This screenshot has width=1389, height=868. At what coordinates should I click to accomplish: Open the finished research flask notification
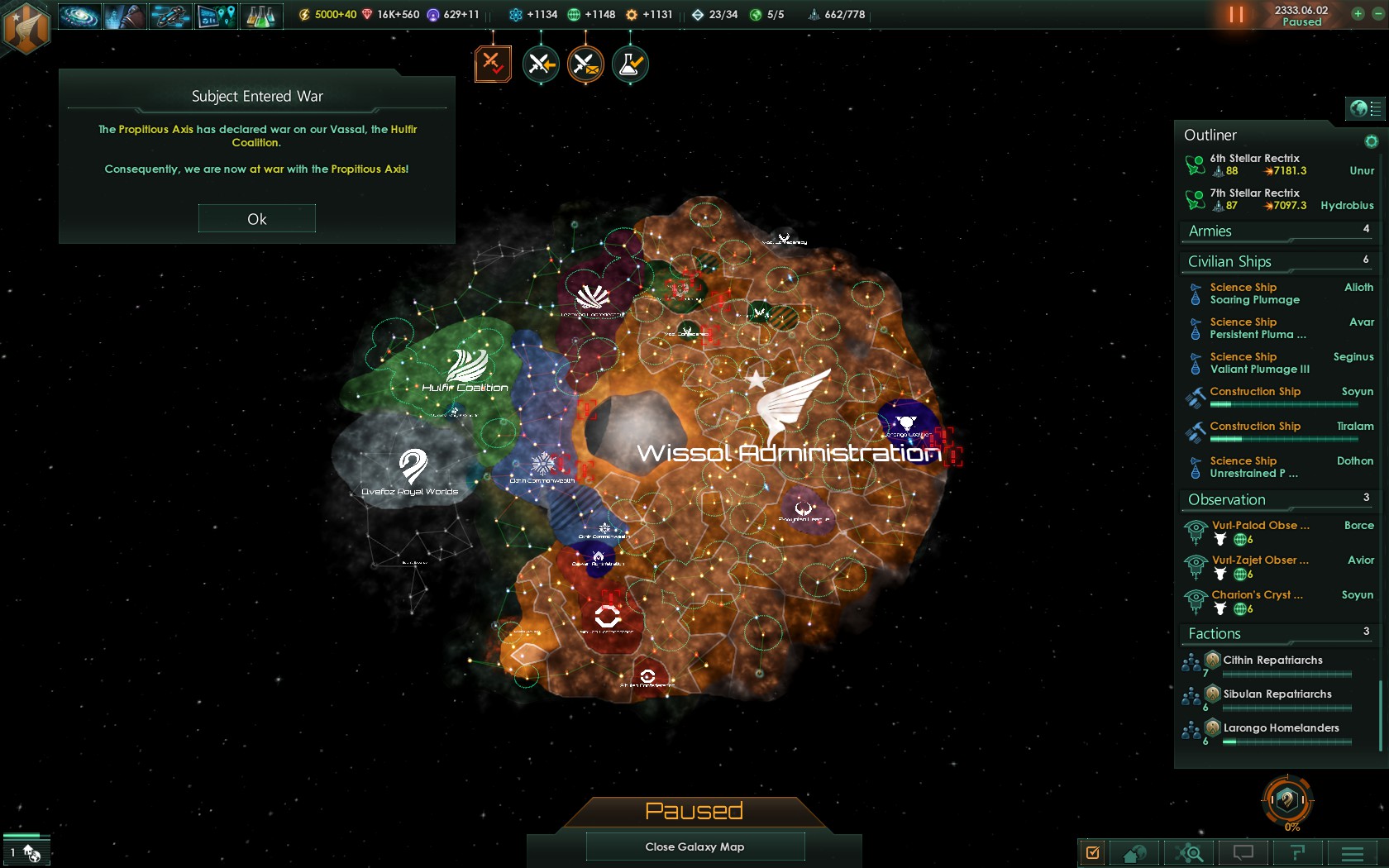click(x=630, y=64)
